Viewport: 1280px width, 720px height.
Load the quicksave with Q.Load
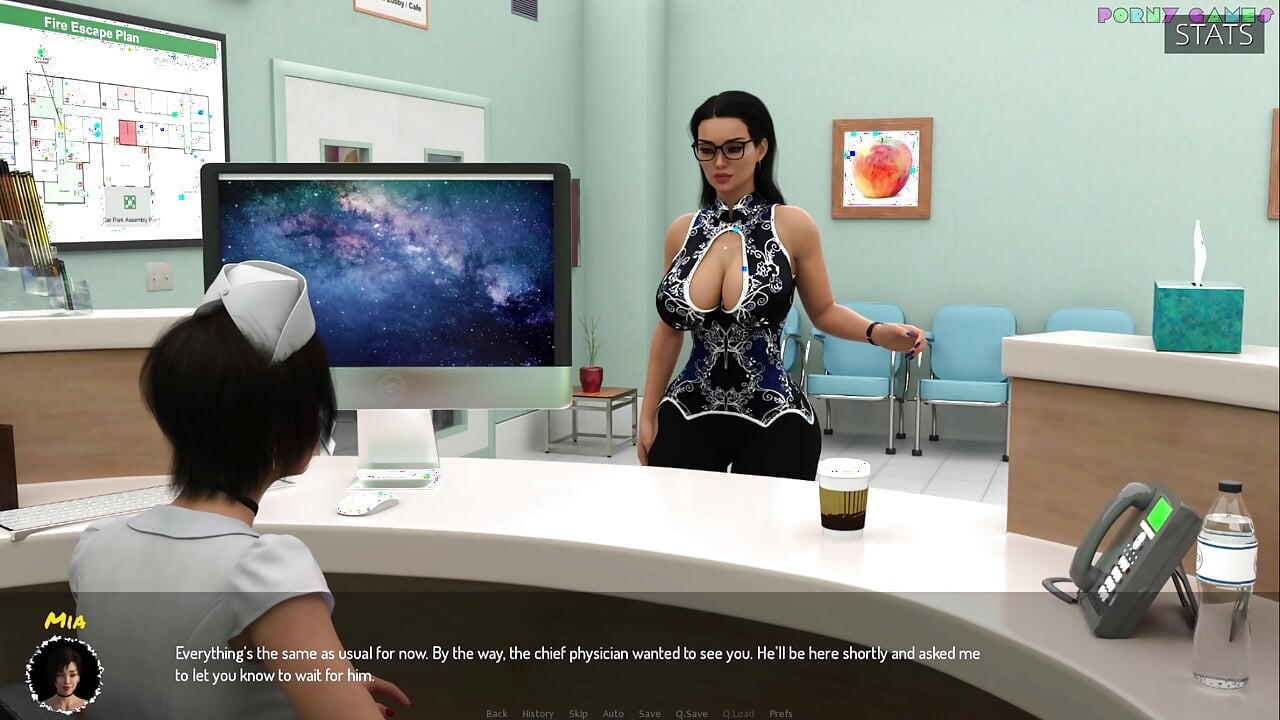[x=740, y=713]
